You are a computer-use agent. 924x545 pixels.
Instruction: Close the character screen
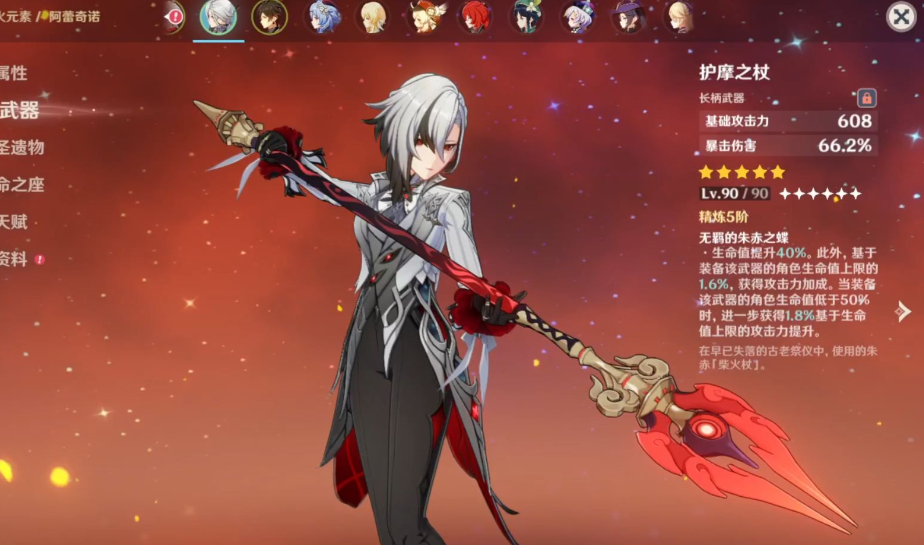coord(900,17)
